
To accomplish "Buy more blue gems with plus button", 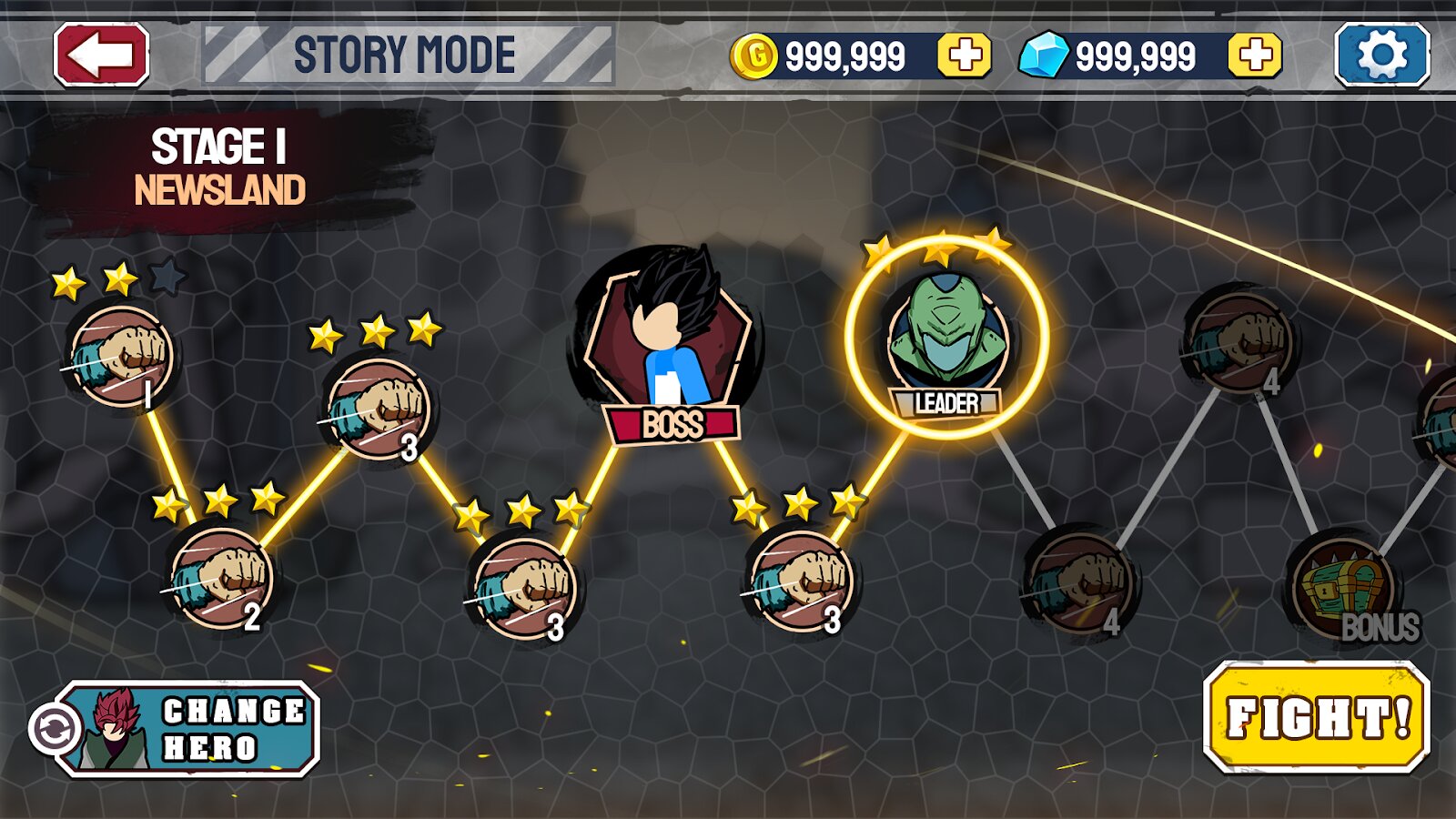I will (1255, 56).
